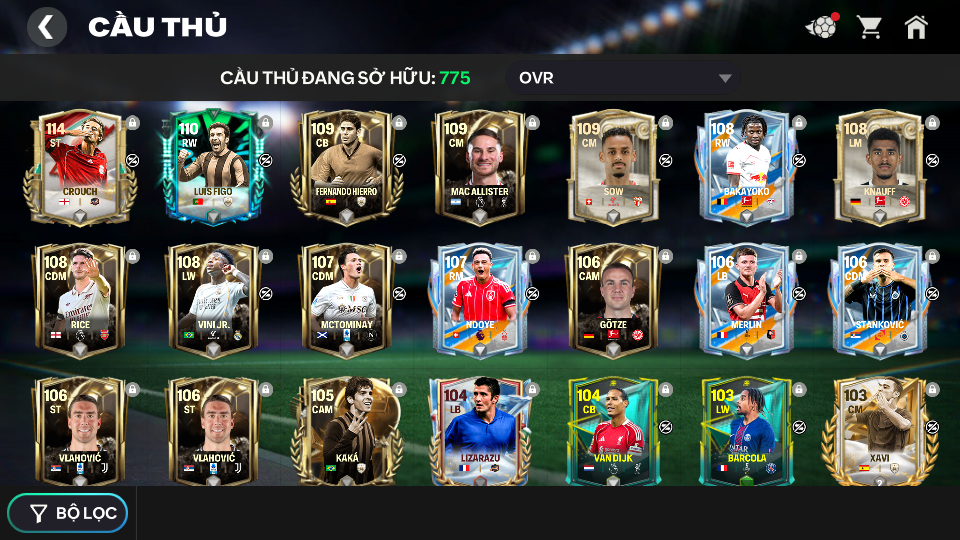960x540 pixels.
Task: Select the Luis Figo 110 RW card
Action: [x=211, y=167]
